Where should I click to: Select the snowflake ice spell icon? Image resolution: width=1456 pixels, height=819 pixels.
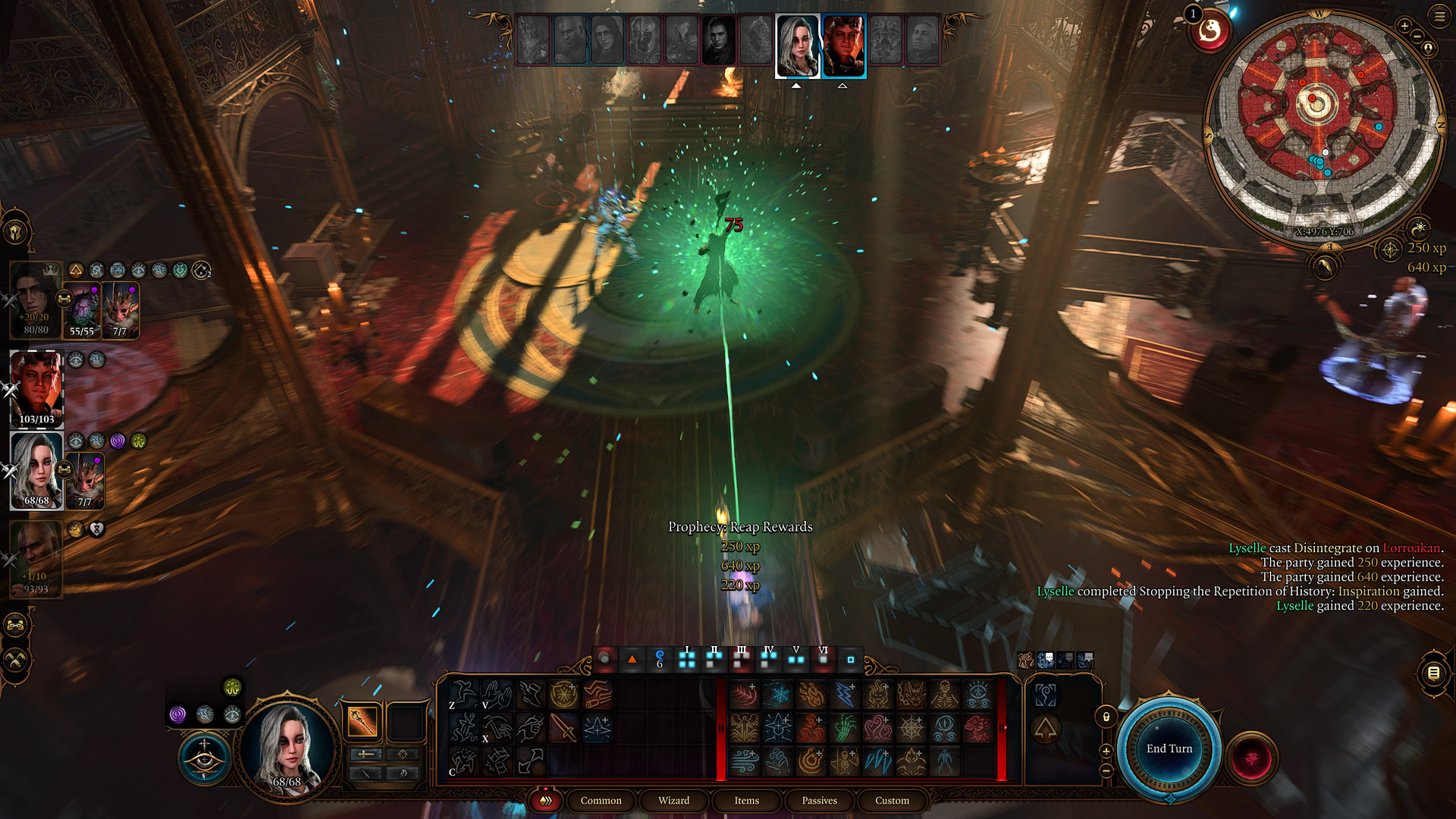[777, 695]
